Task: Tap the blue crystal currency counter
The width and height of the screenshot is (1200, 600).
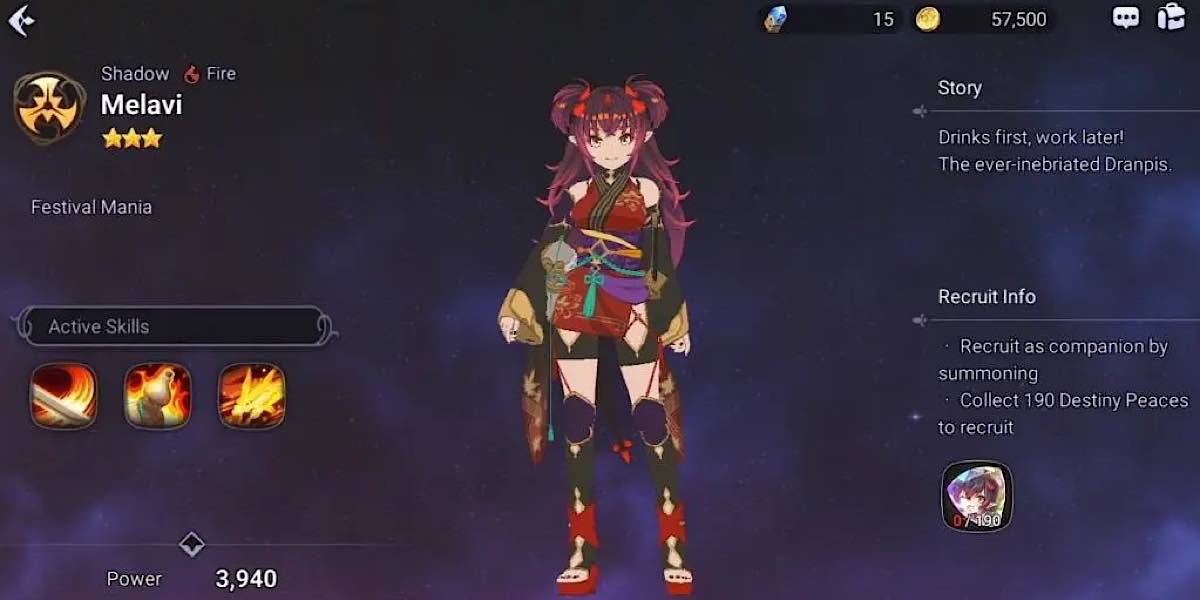Action: click(829, 19)
